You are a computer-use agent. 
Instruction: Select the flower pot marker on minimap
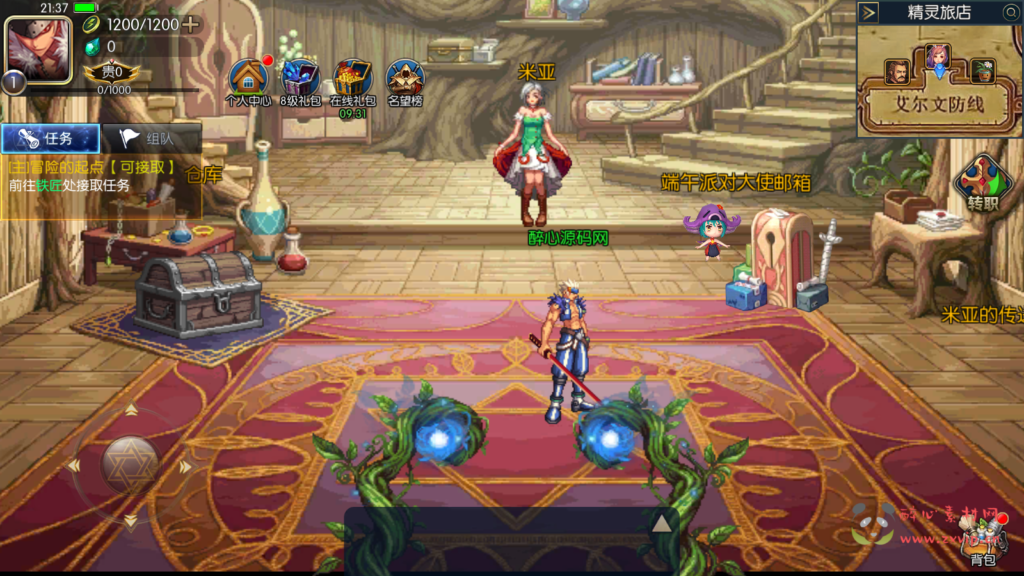point(983,71)
